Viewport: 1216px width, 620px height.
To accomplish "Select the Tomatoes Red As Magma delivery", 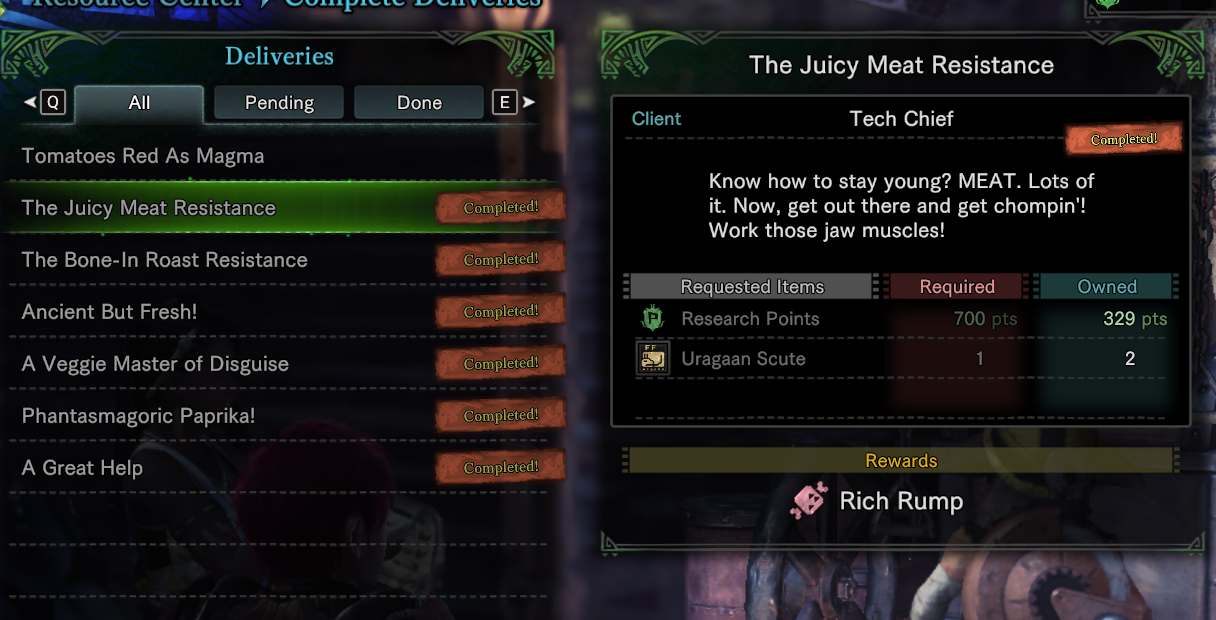I will coord(143,156).
